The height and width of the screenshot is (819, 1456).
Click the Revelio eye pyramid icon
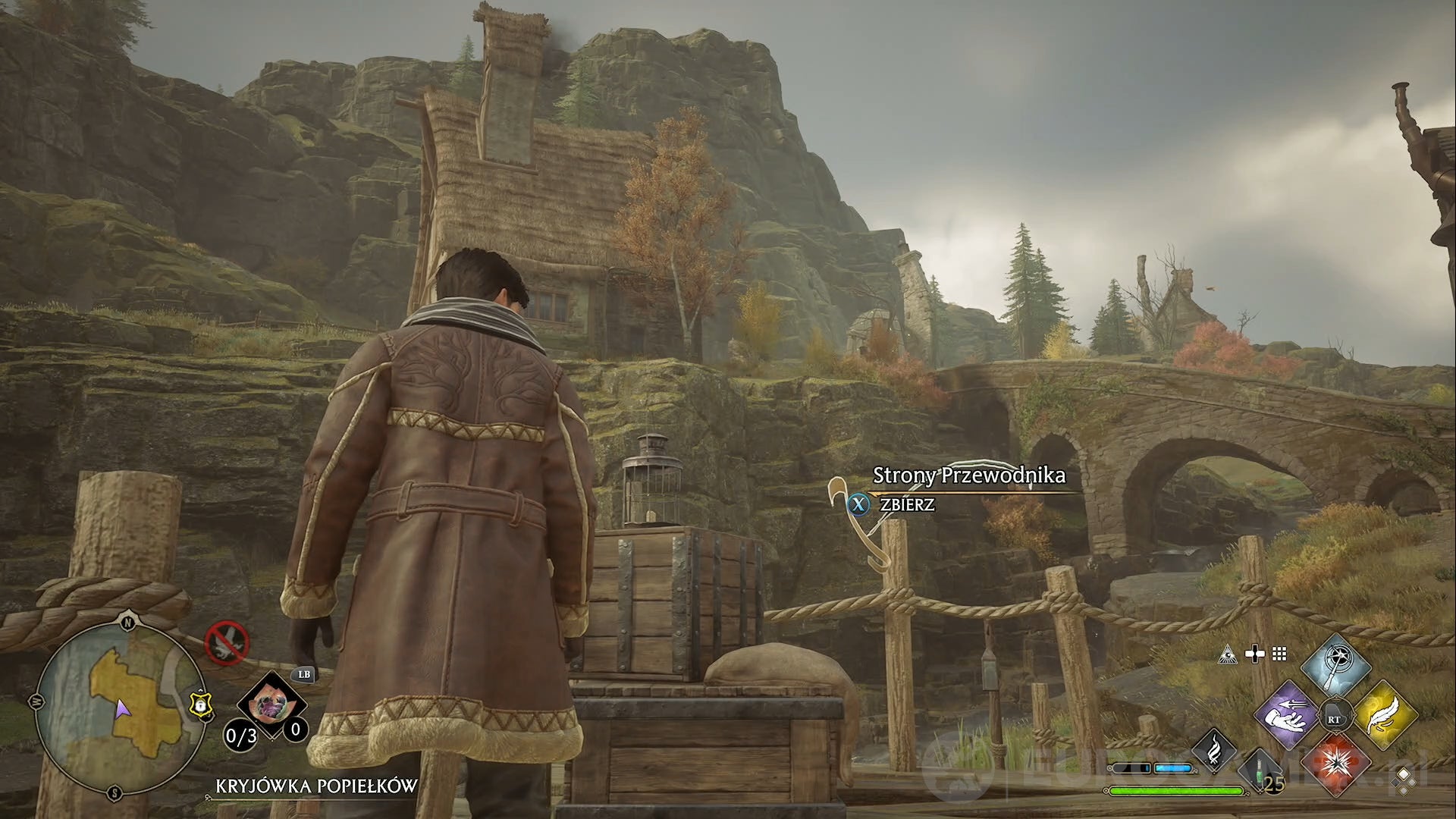point(1227,654)
